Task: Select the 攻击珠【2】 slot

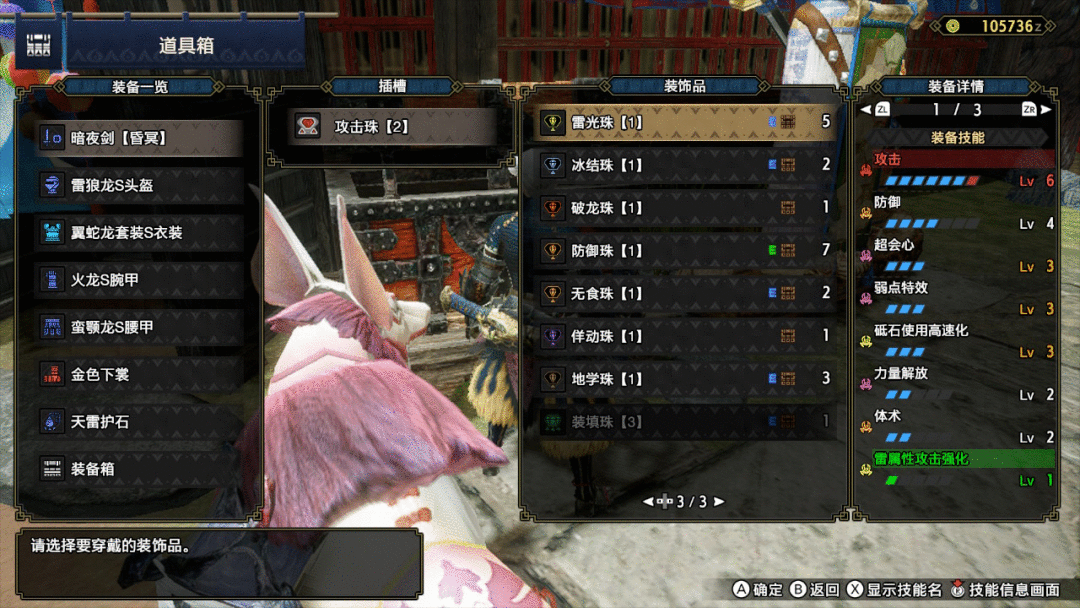Action: (x=383, y=127)
